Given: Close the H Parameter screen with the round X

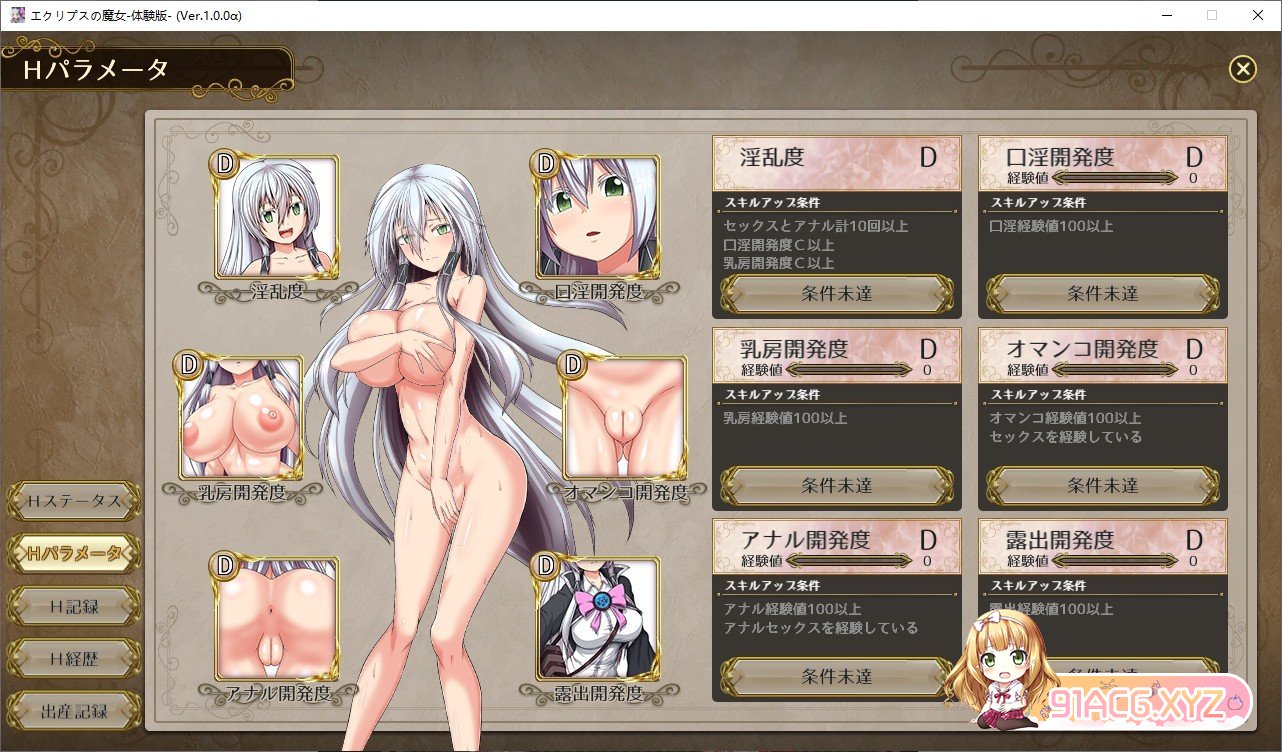Looking at the screenshot, I should pyautogui.click(x=1242, y=68).
